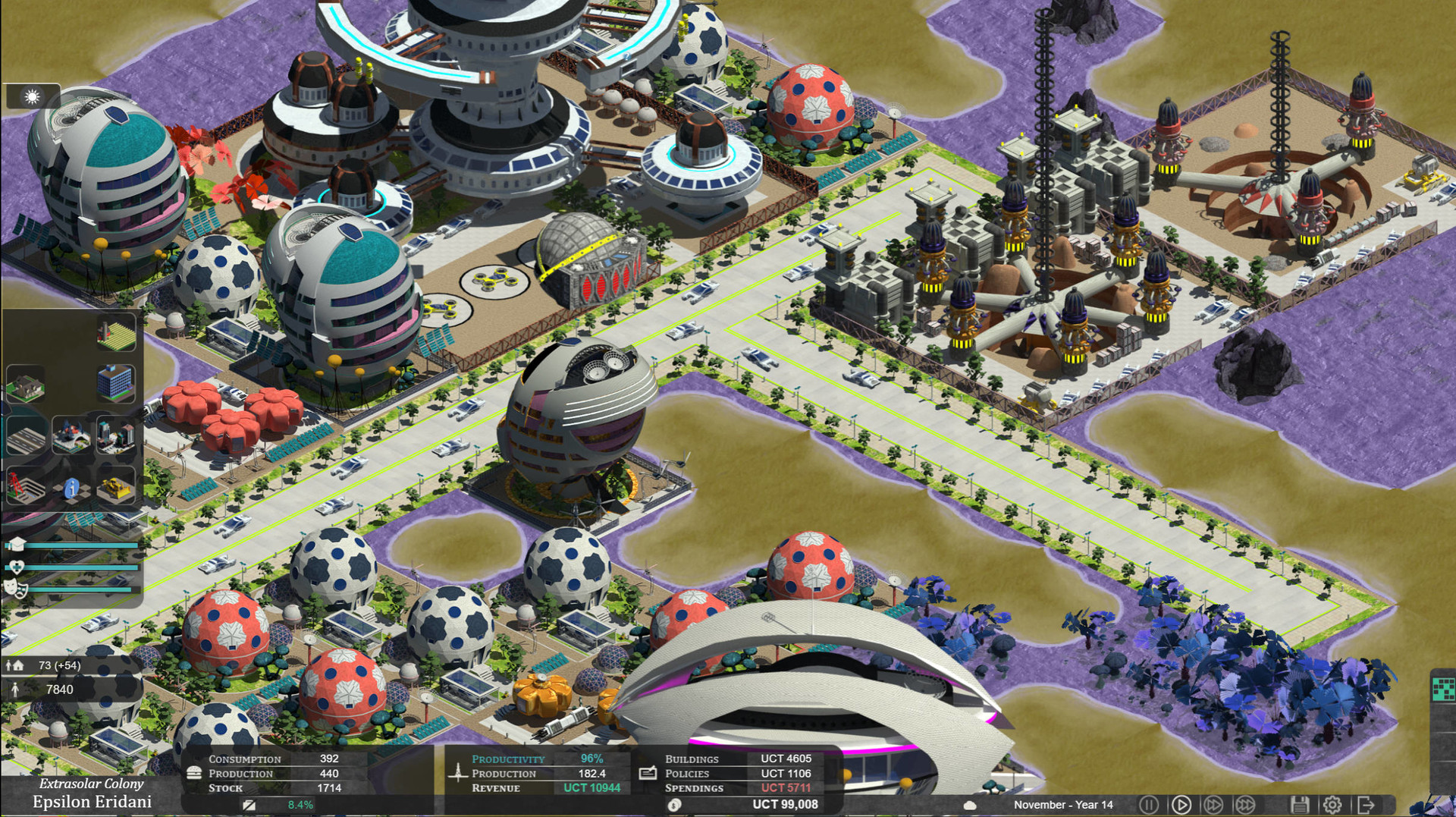Open the office building construction category
The height and width of the screenshot is (817, 1456).
(x=115, y=383)
